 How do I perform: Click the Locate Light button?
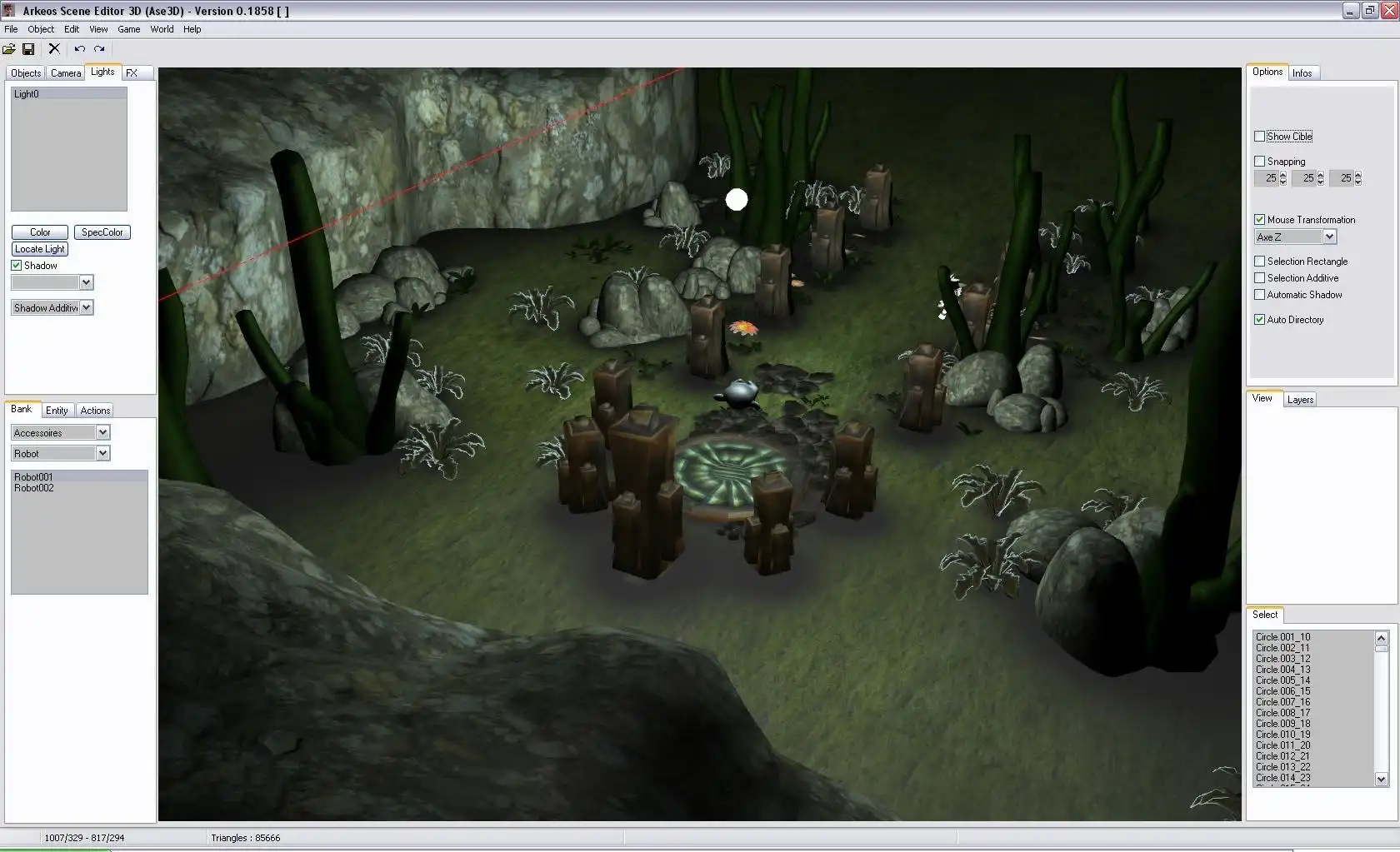point(40,249)
